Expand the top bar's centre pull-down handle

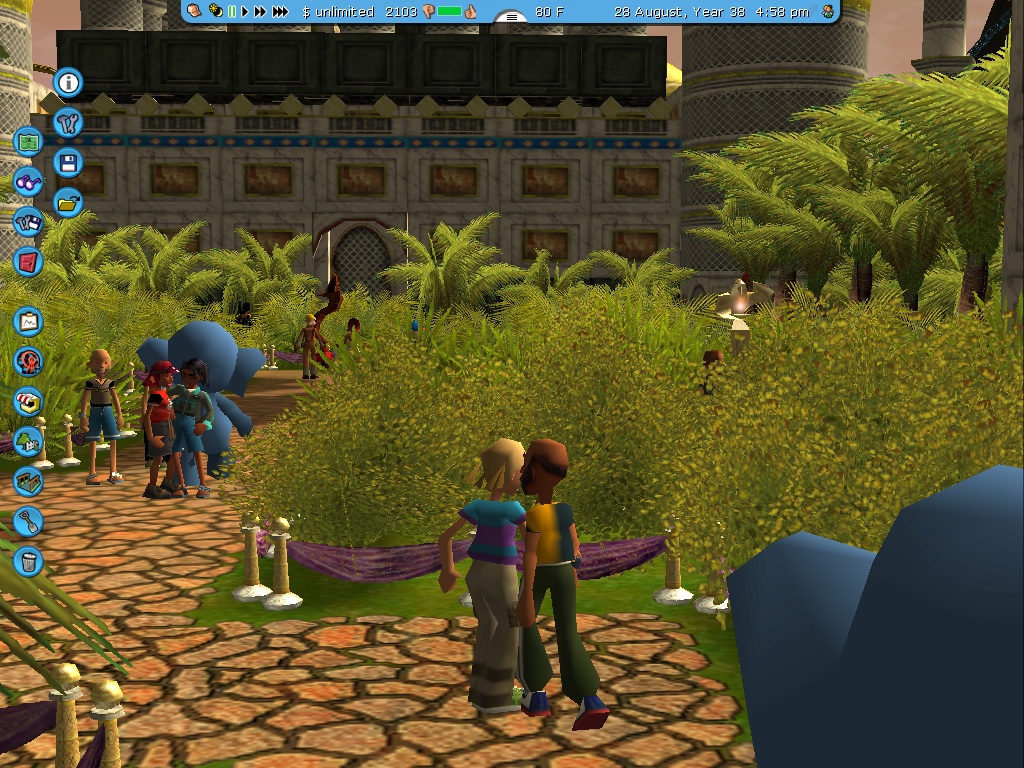512,17
